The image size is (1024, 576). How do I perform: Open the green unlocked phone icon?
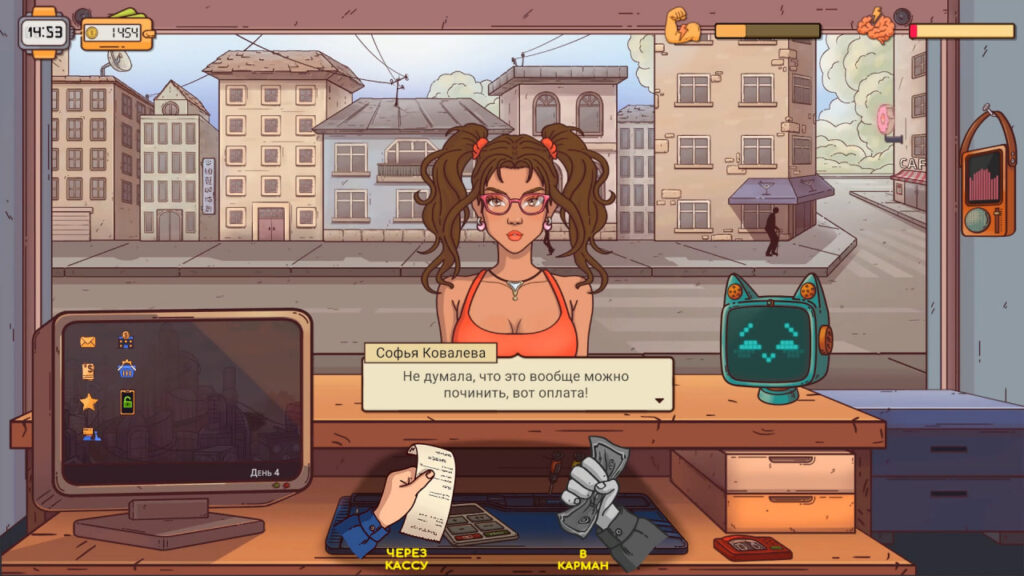127,402
